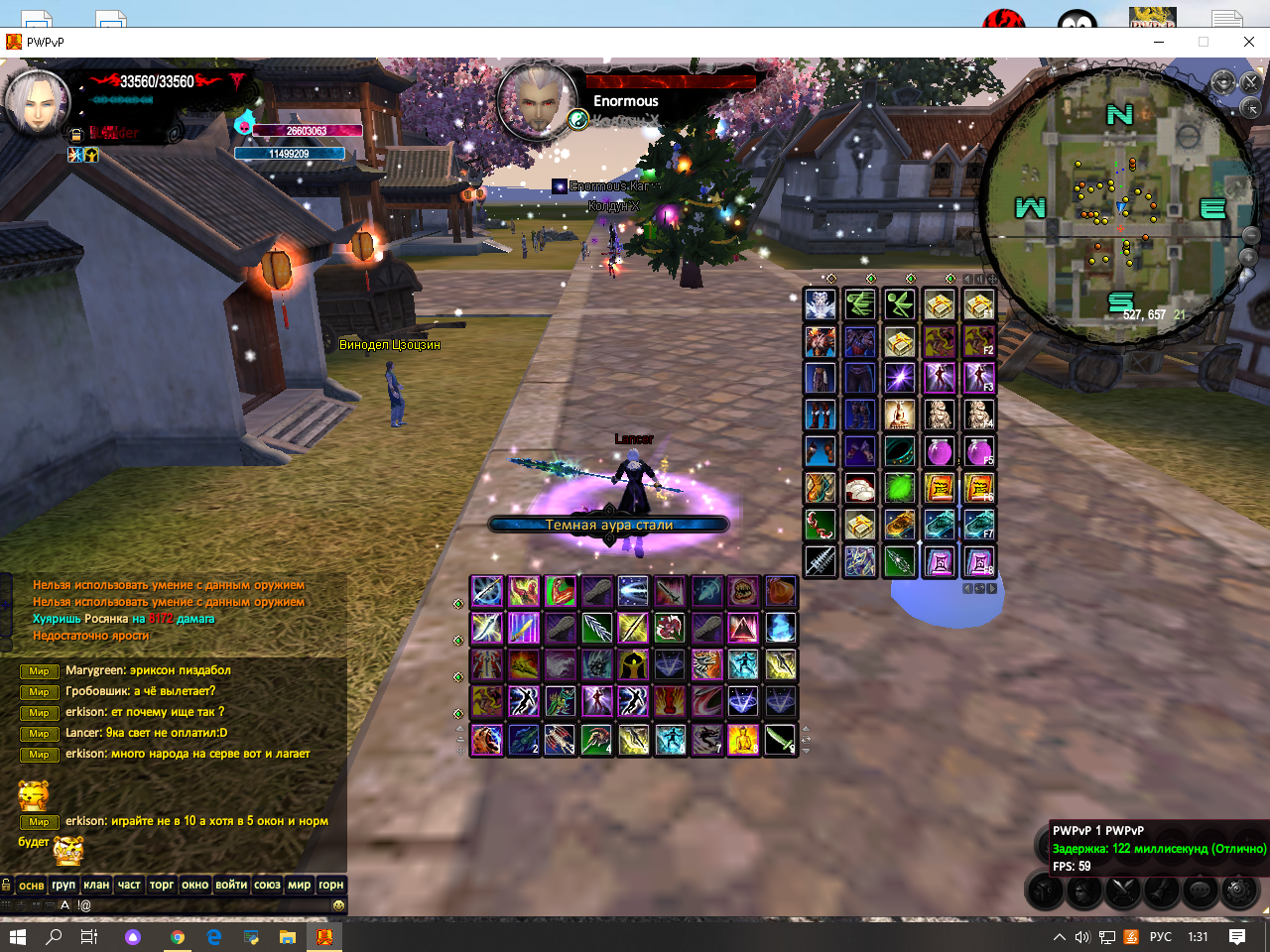Image resolution: width=1270 pixels, height=952 pixels.
Task: Switch to the клан chat tab
Action: pyautogui.click(x=96, y=885)
